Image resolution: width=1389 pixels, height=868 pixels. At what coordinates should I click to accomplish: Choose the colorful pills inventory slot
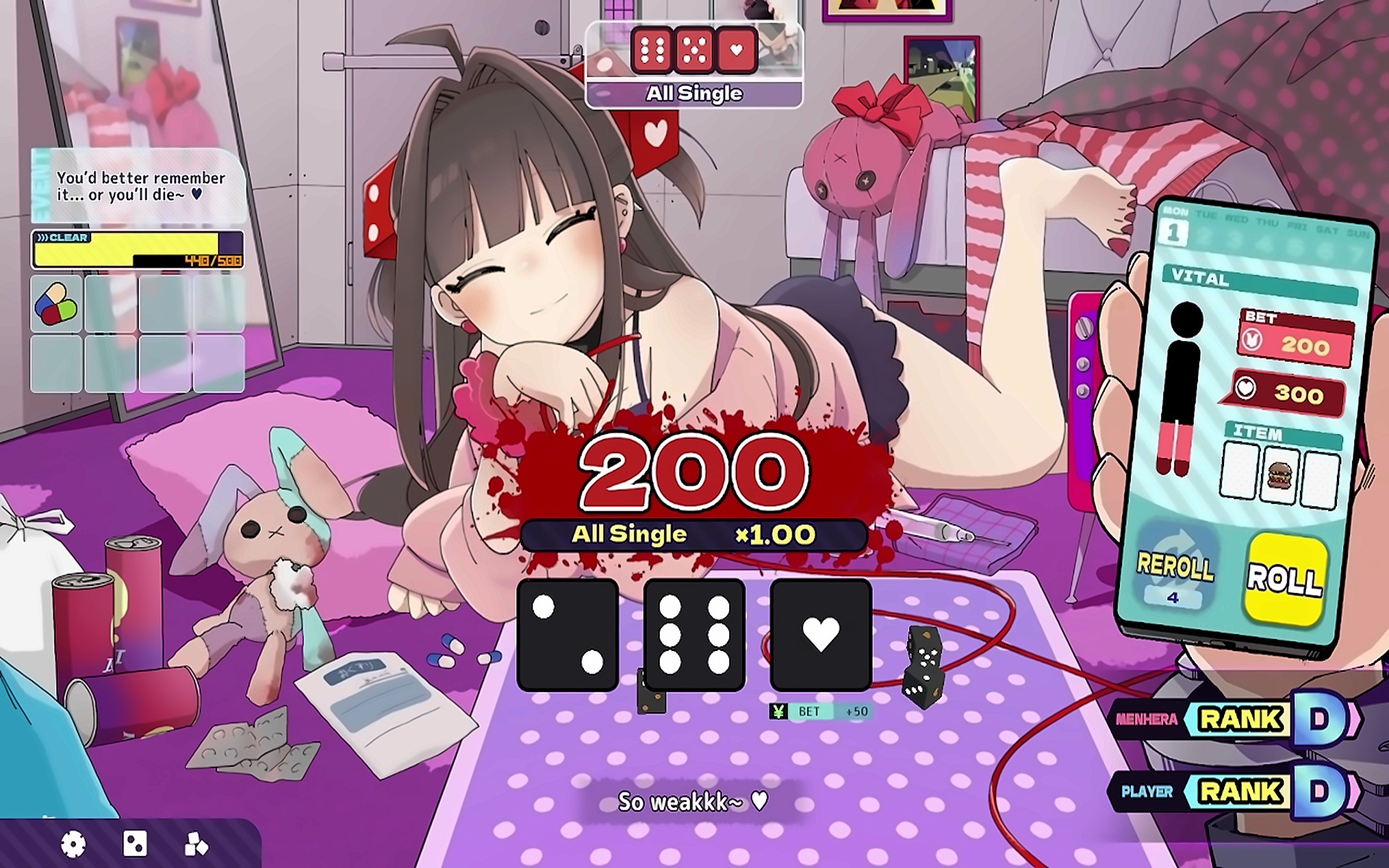[56, 303]
